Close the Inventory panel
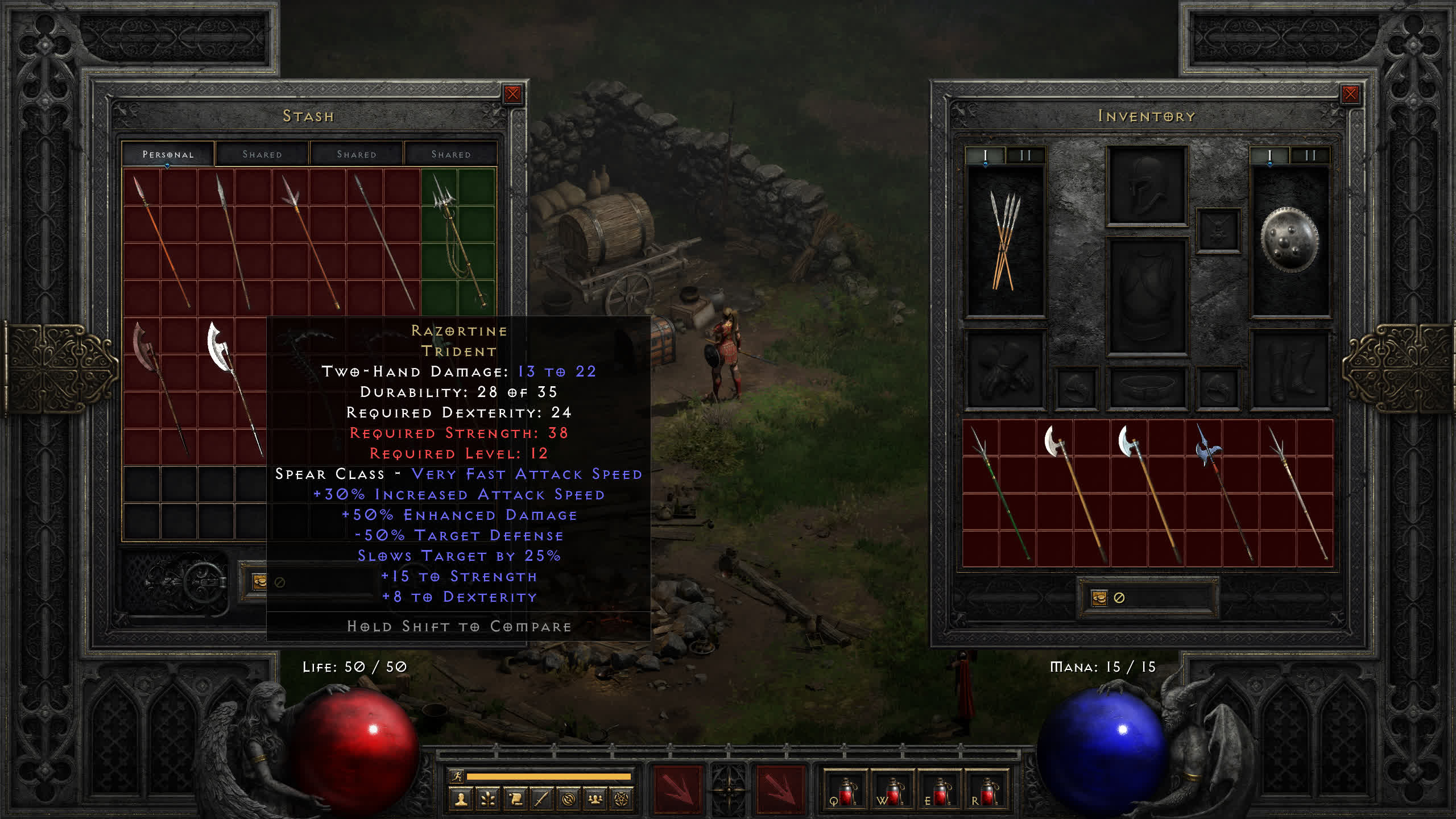This screenshot has width=1456, height=819. pos(1350,94)
